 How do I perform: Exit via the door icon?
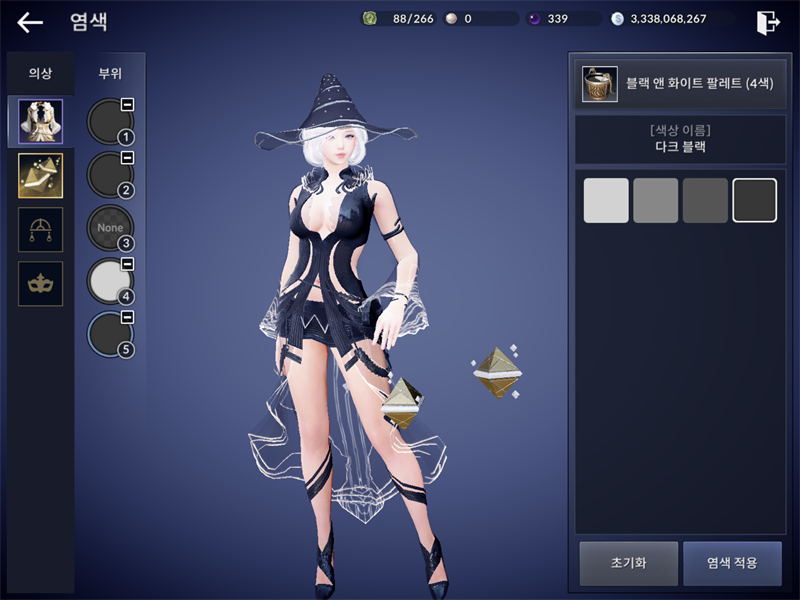tap(768, 22)
